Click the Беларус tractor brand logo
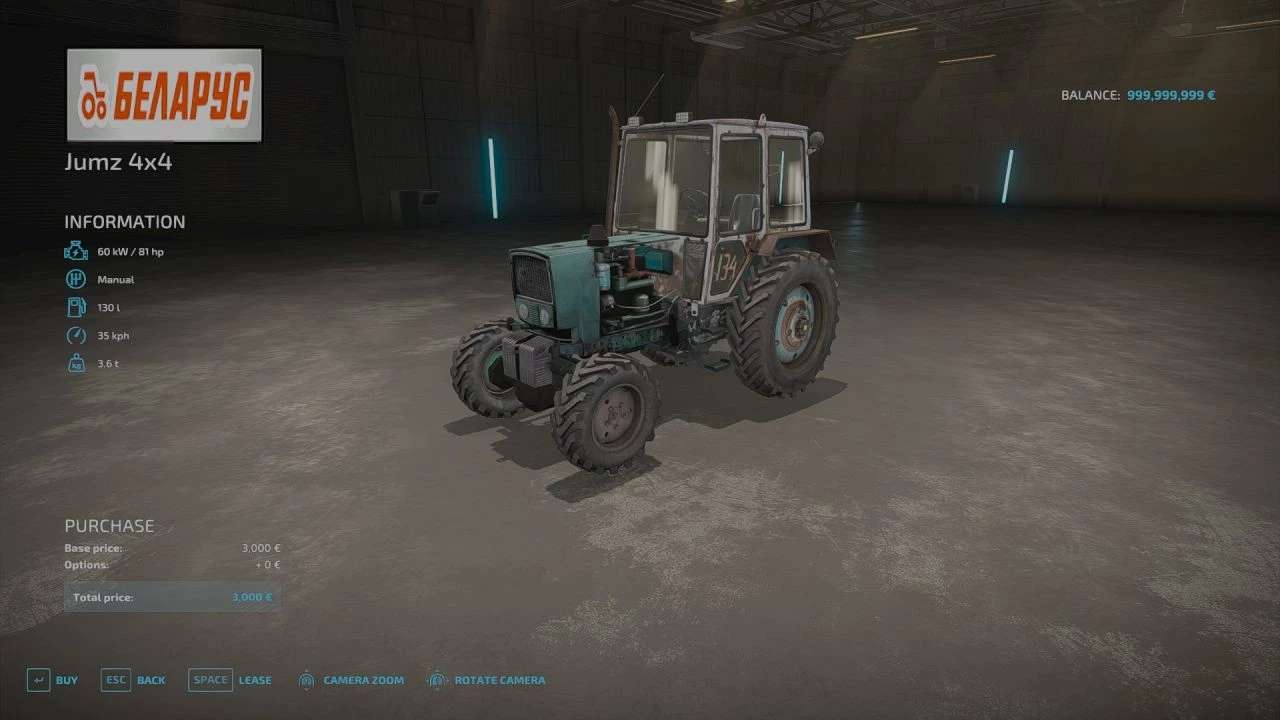The image size is (1280, 720). click(x=163, y=96)
